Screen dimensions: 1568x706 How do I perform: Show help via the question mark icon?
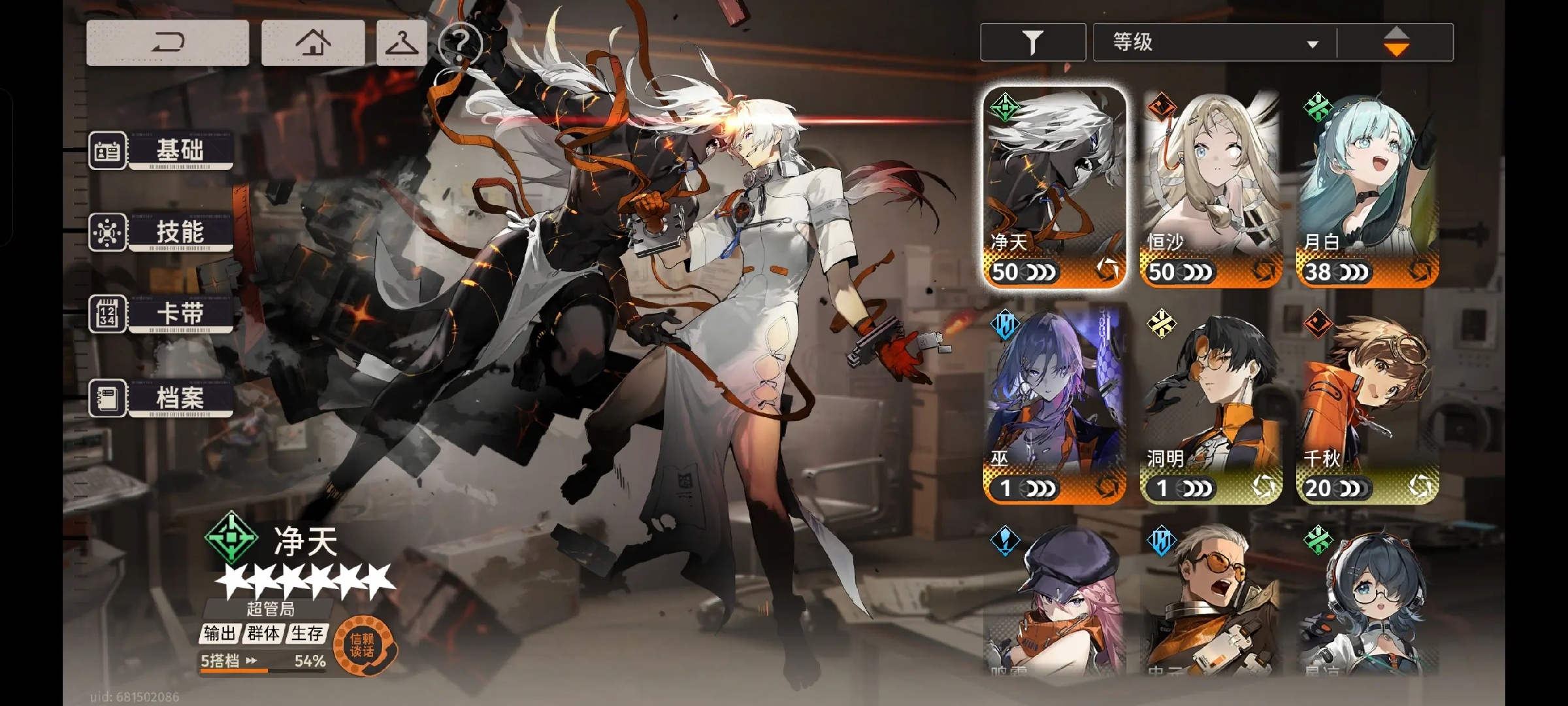click(460, 43)
